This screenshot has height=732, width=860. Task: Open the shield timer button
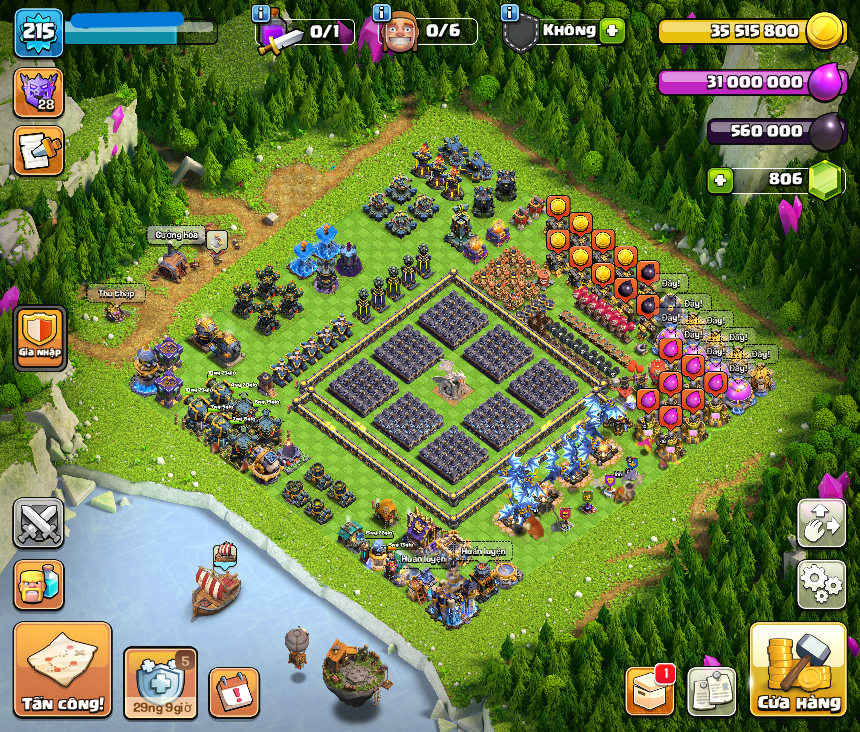coord(160,683)
